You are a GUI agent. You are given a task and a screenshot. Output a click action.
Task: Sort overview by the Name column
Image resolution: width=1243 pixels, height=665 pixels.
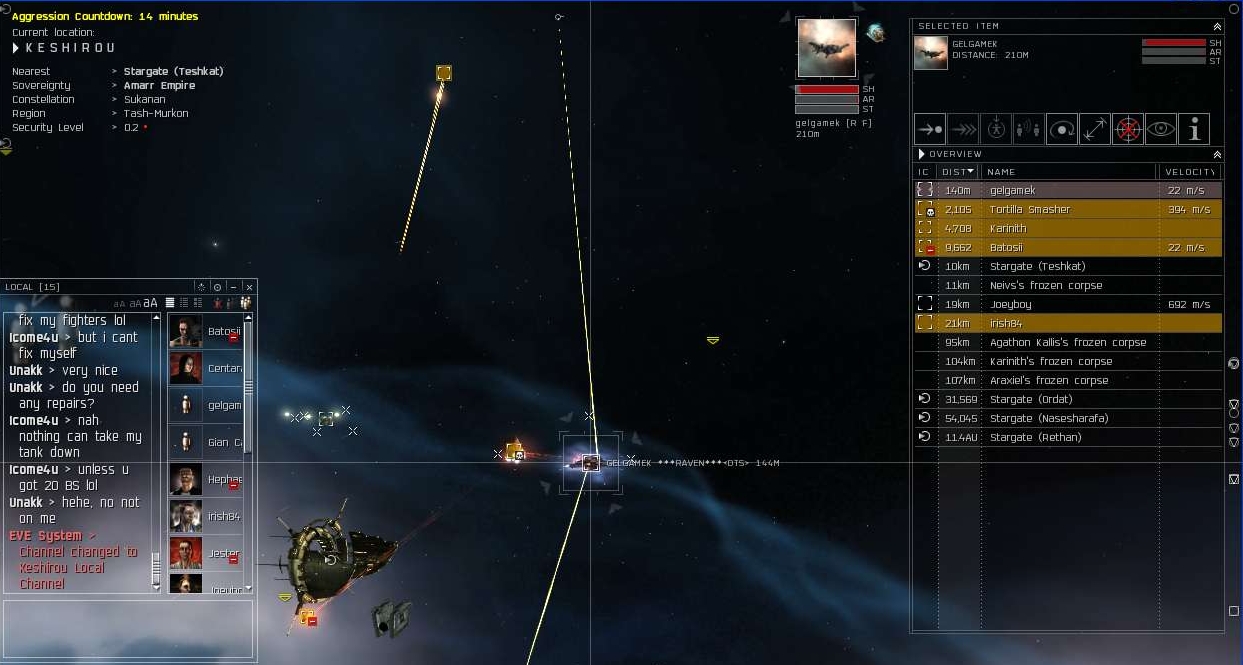click(x=1068, y=172)
